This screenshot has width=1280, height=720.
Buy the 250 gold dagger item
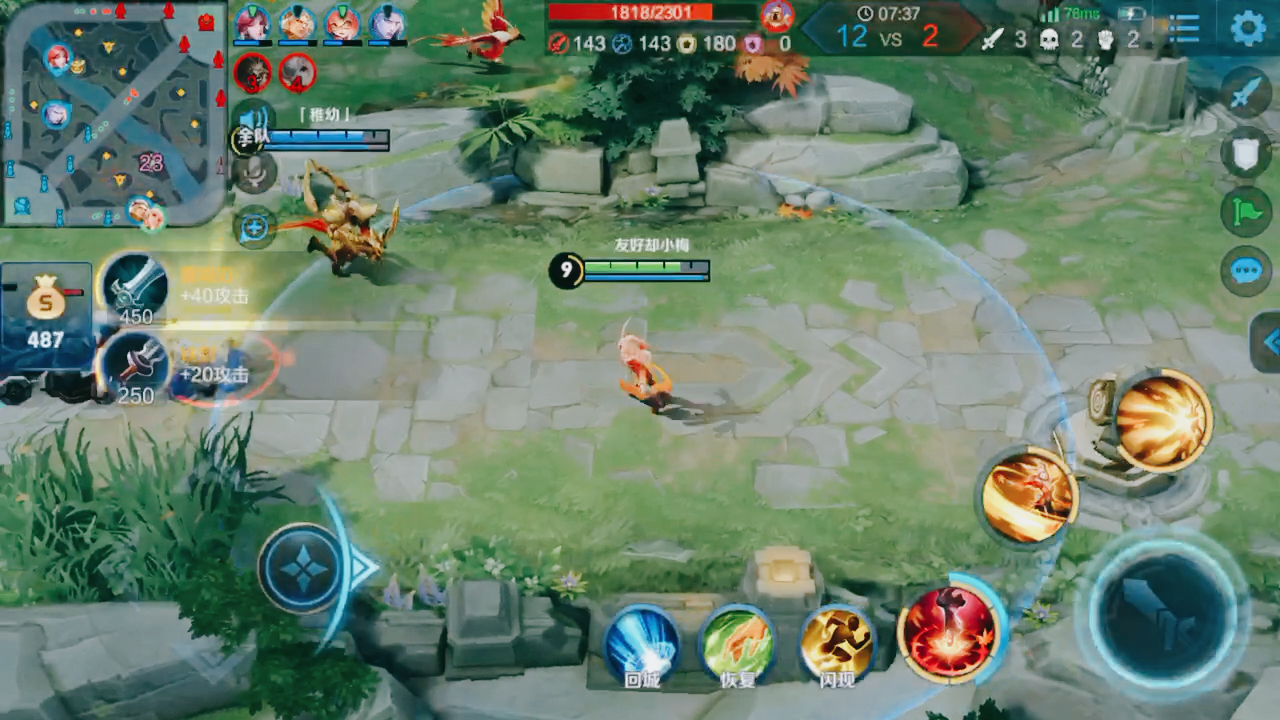[135, 367]
